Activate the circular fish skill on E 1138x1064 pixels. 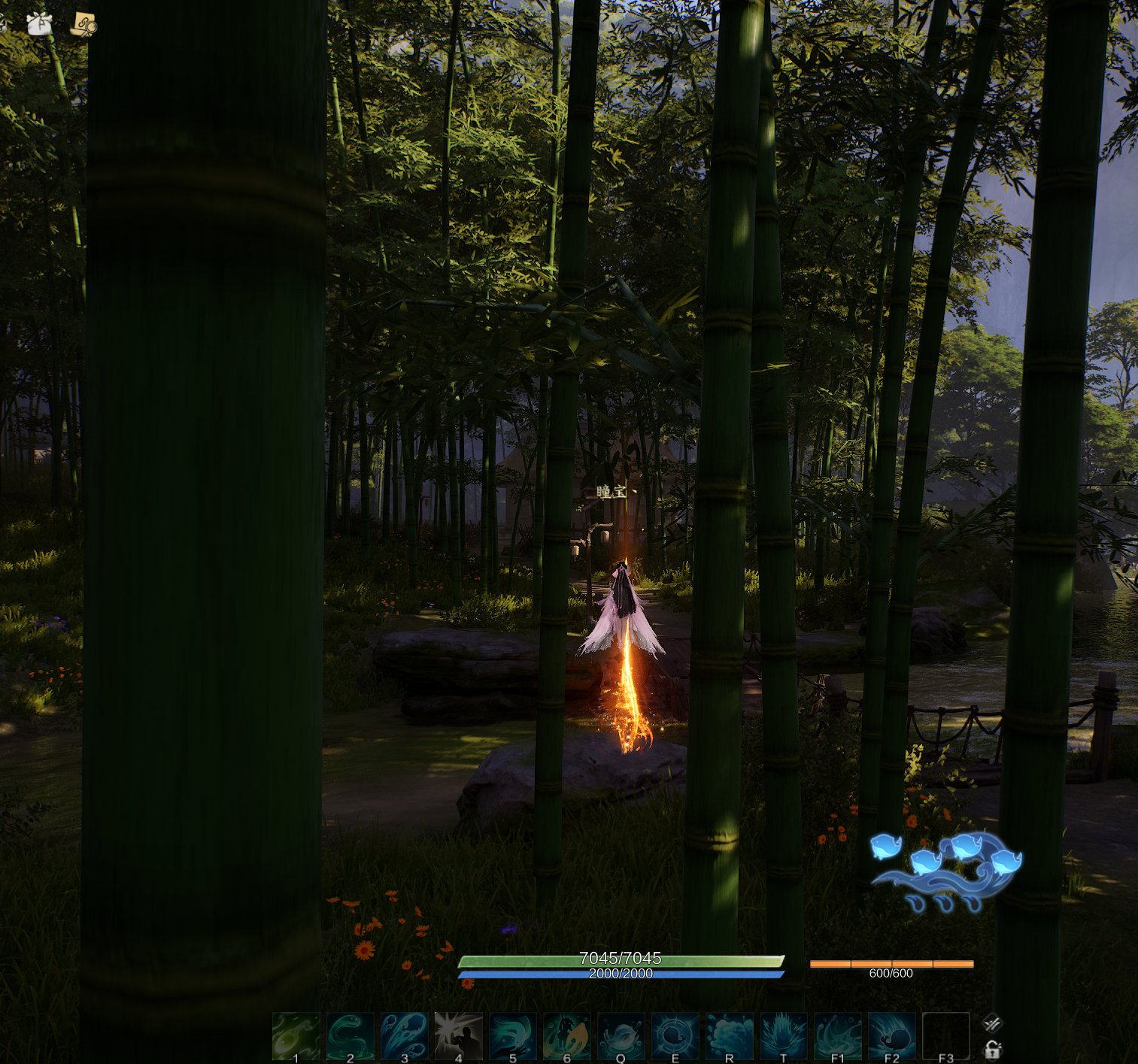point(675,1036)
